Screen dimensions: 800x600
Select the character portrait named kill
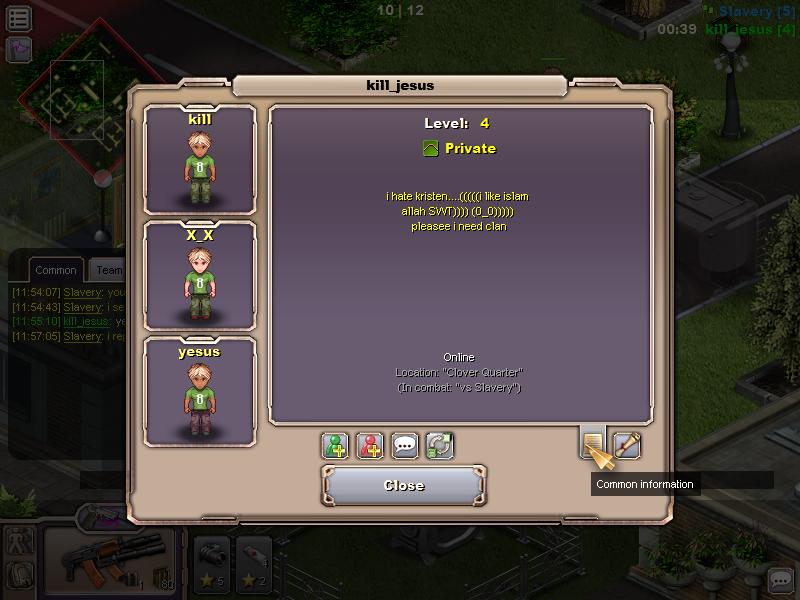point(200,160)
